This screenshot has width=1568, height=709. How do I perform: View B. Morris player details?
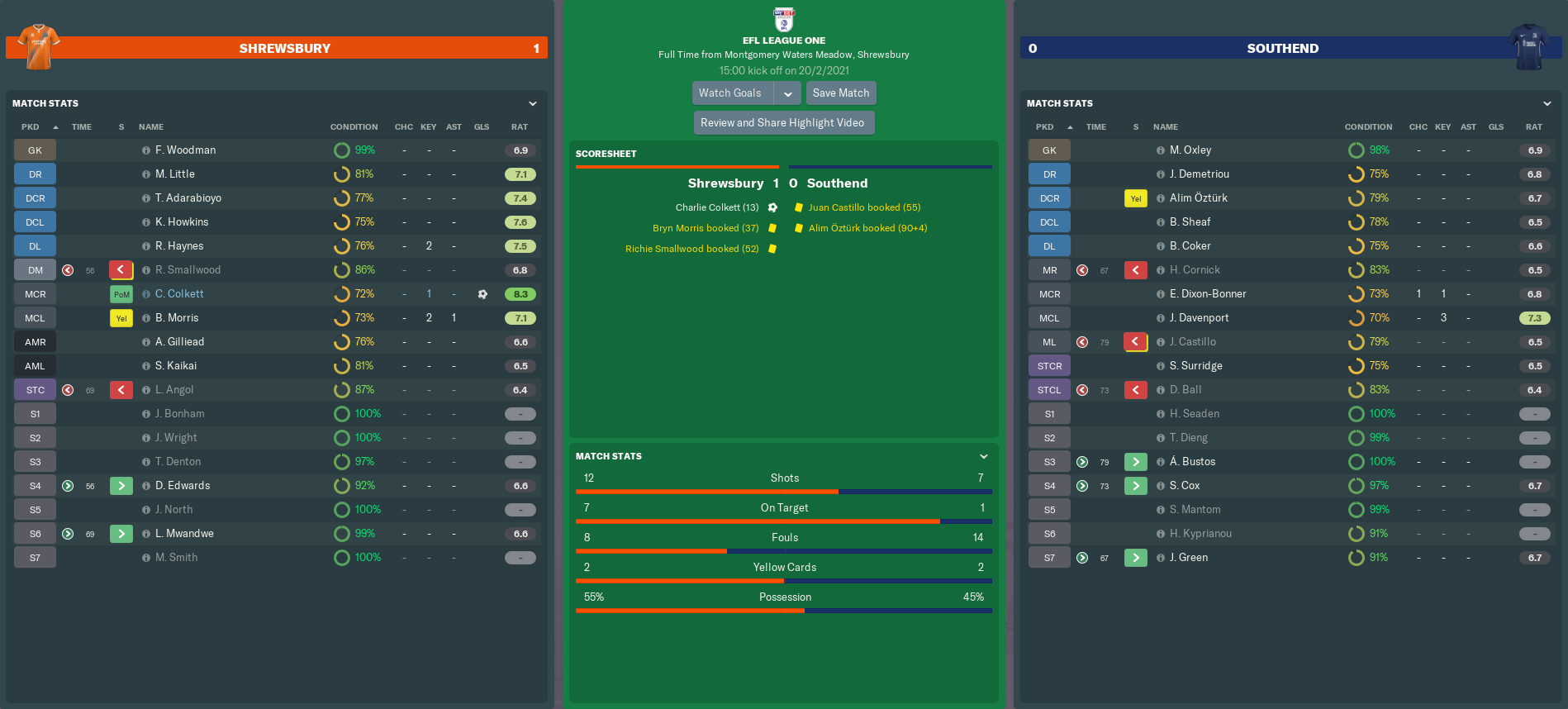point(177,318)
